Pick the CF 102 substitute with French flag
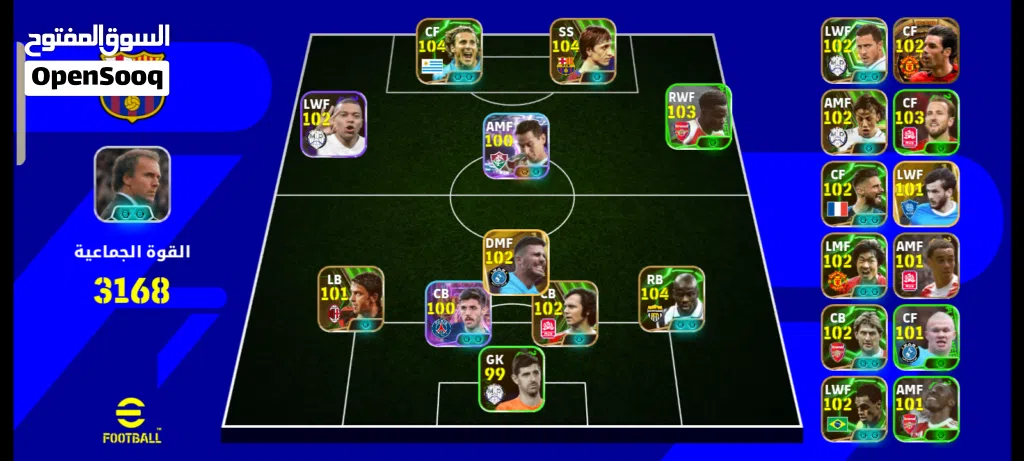Screen dimensions: 1024x461 (854, 194)
